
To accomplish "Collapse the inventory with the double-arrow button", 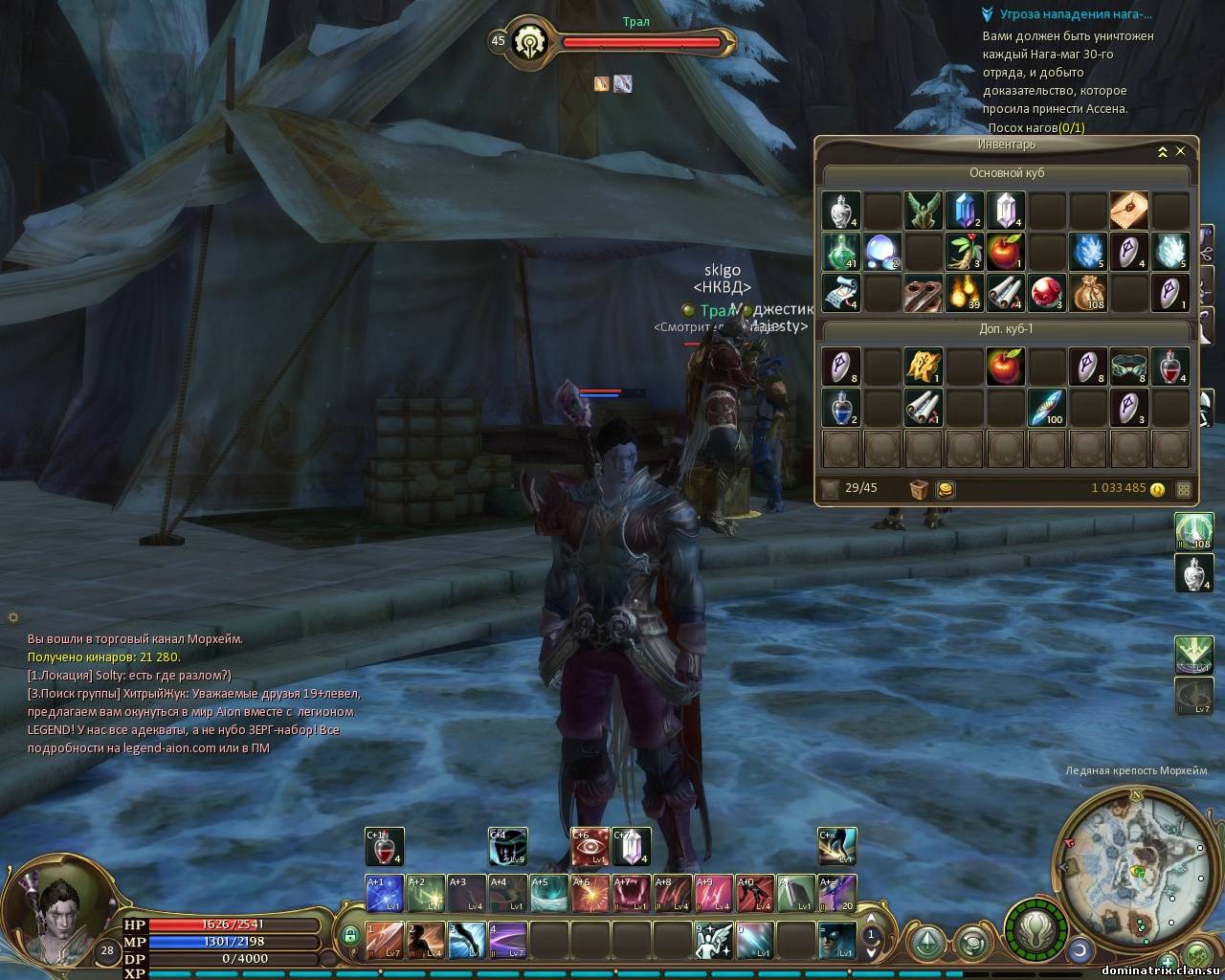I will pos(1162,151).
